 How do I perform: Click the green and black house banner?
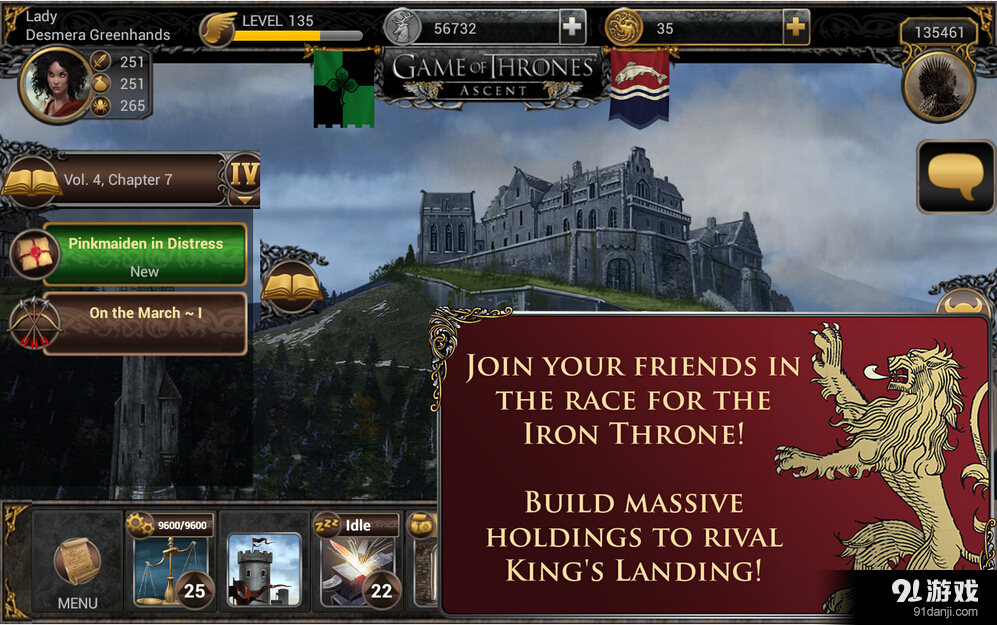[344, 89]
